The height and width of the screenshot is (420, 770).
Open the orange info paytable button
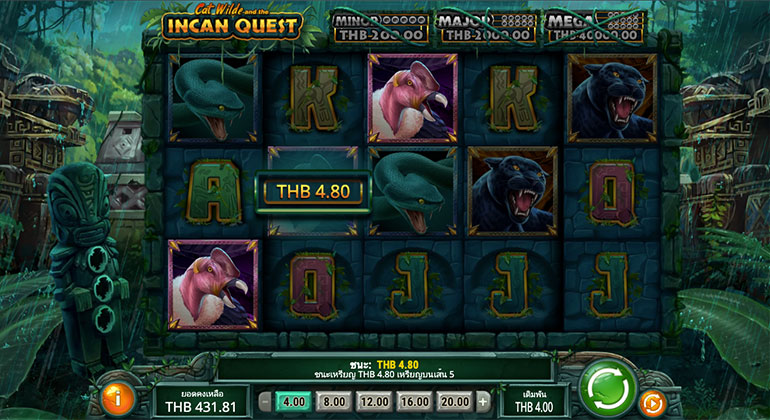[120, 399]
